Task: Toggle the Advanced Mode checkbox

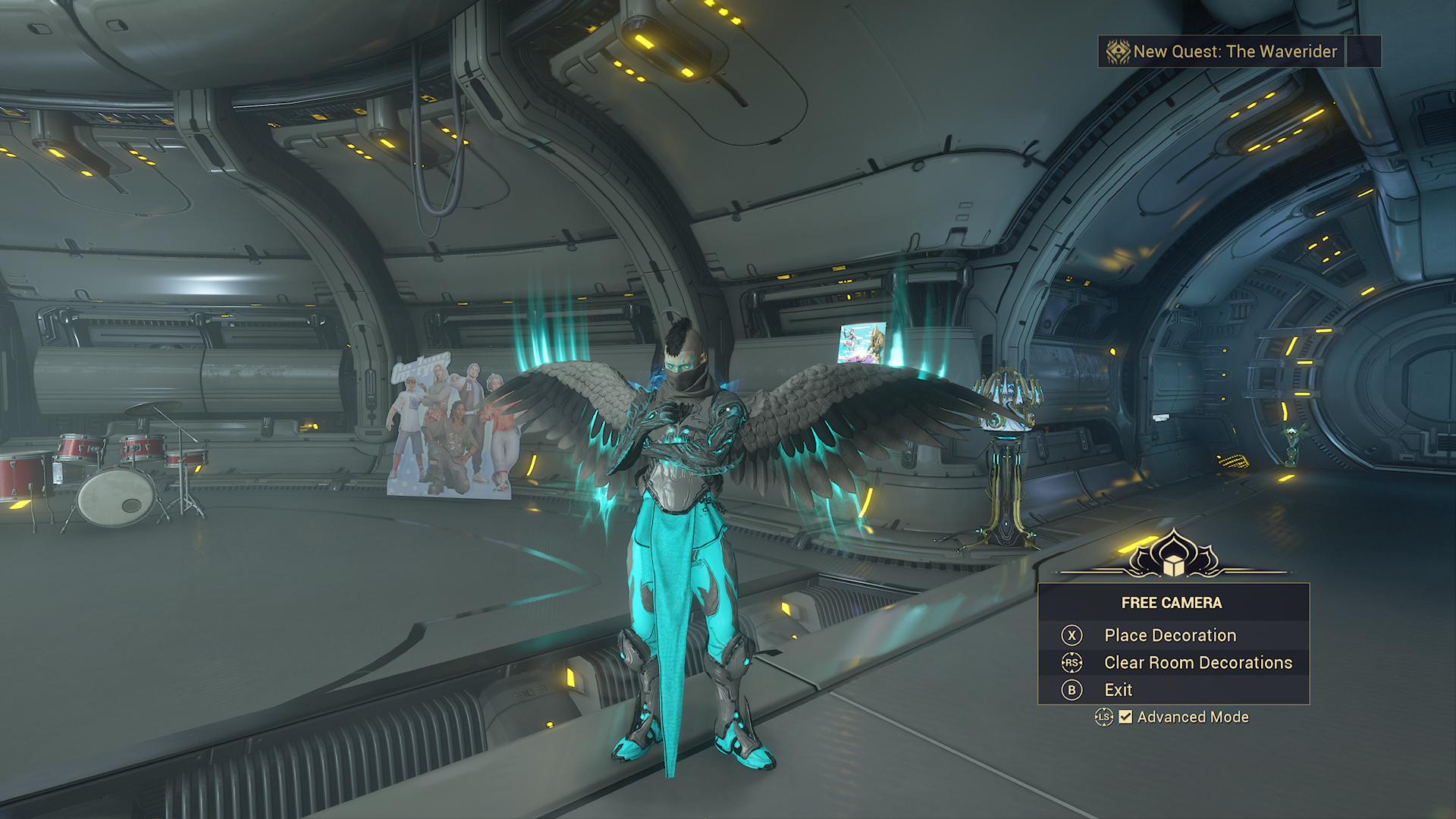Action: [1126, 717]
